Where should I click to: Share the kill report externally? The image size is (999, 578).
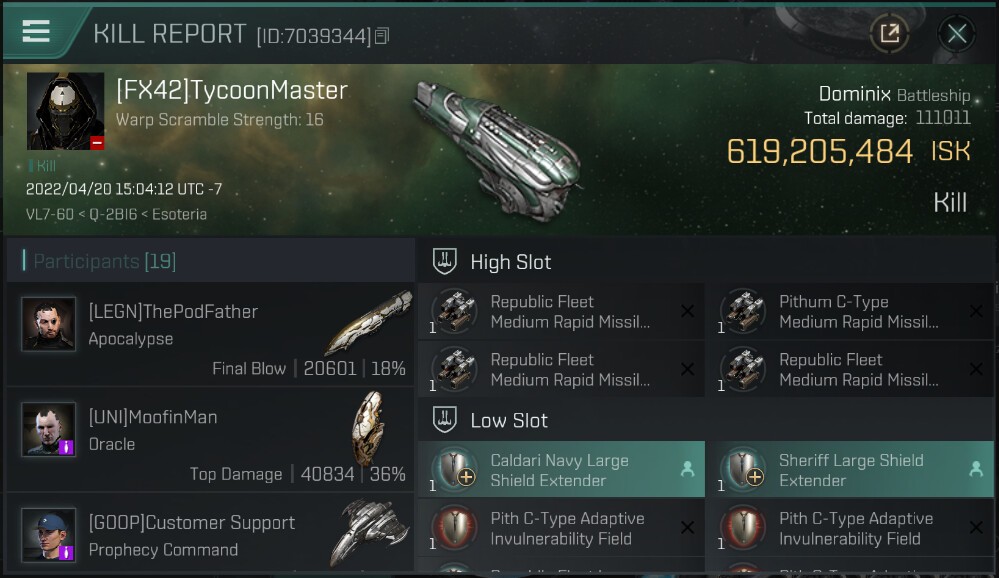tap(888, 34)
